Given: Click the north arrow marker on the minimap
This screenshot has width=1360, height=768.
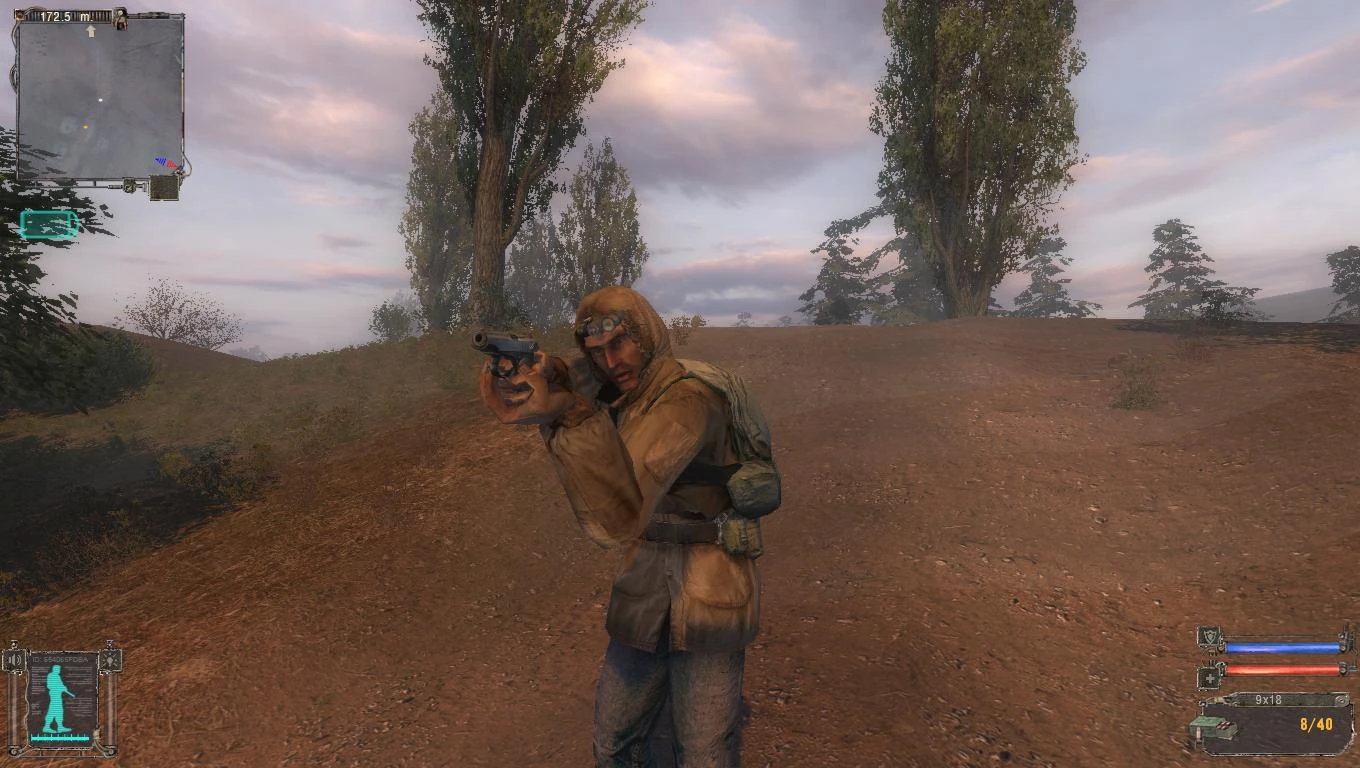Looking at the screenshot, I should coord(91,30).
